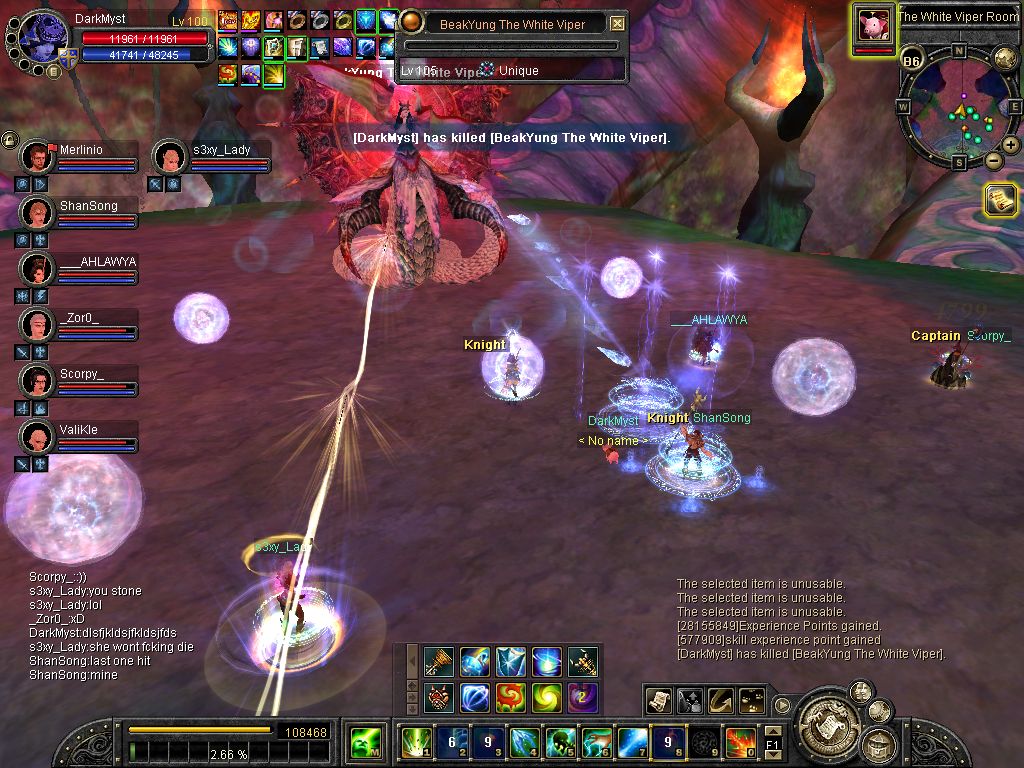Use the green skill in the M slot
This screenshot has height=768, width=1024.
[x=365, y=743]
